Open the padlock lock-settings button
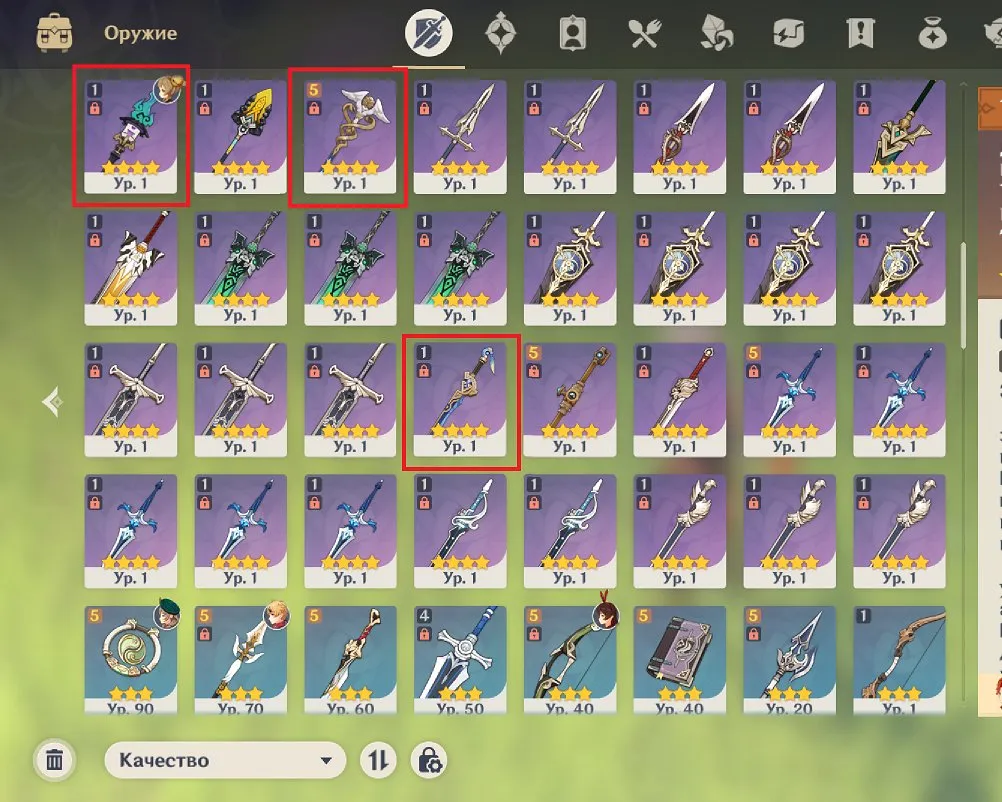The width and height of the screenshot is (1002, 802). click(x=430, y=761)
